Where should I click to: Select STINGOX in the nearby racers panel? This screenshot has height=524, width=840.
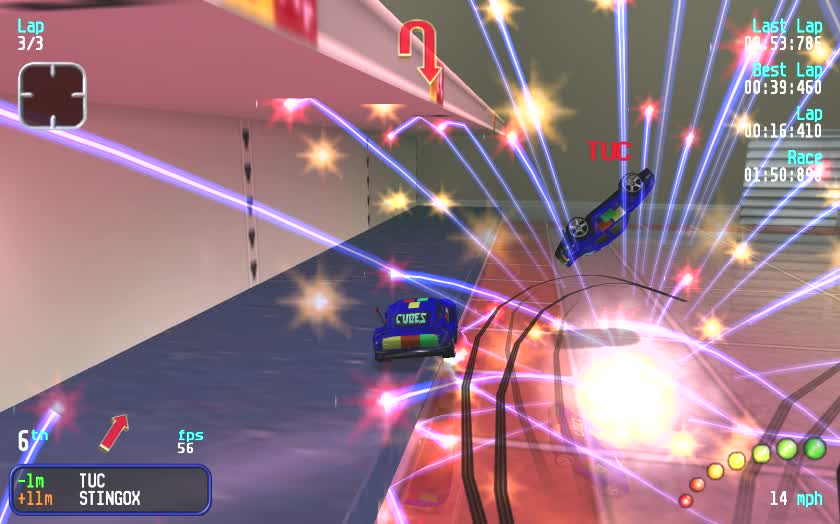click(109, 498)
